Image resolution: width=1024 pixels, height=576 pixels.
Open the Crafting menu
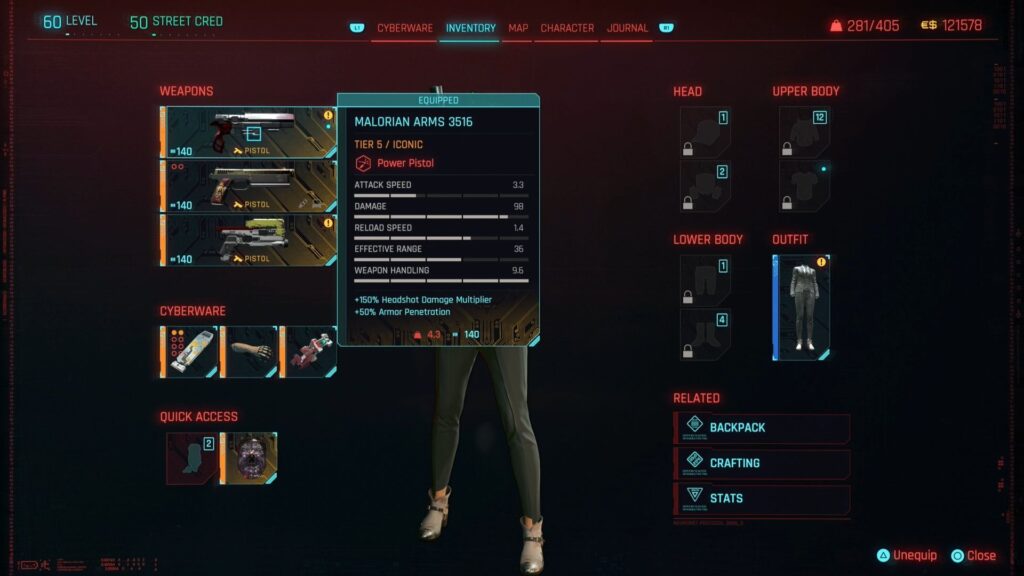pyautogui.click(x=762, y=463)
